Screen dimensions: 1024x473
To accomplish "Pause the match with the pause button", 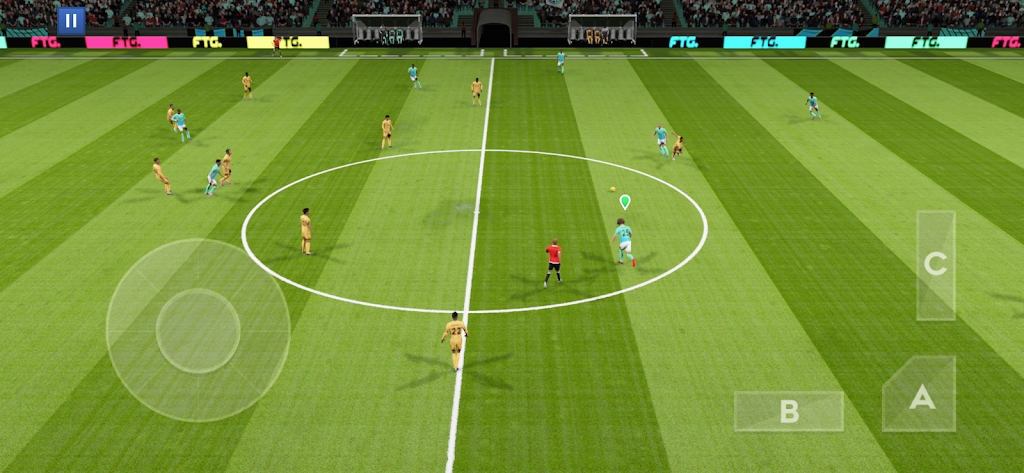I will pos(71,20).
